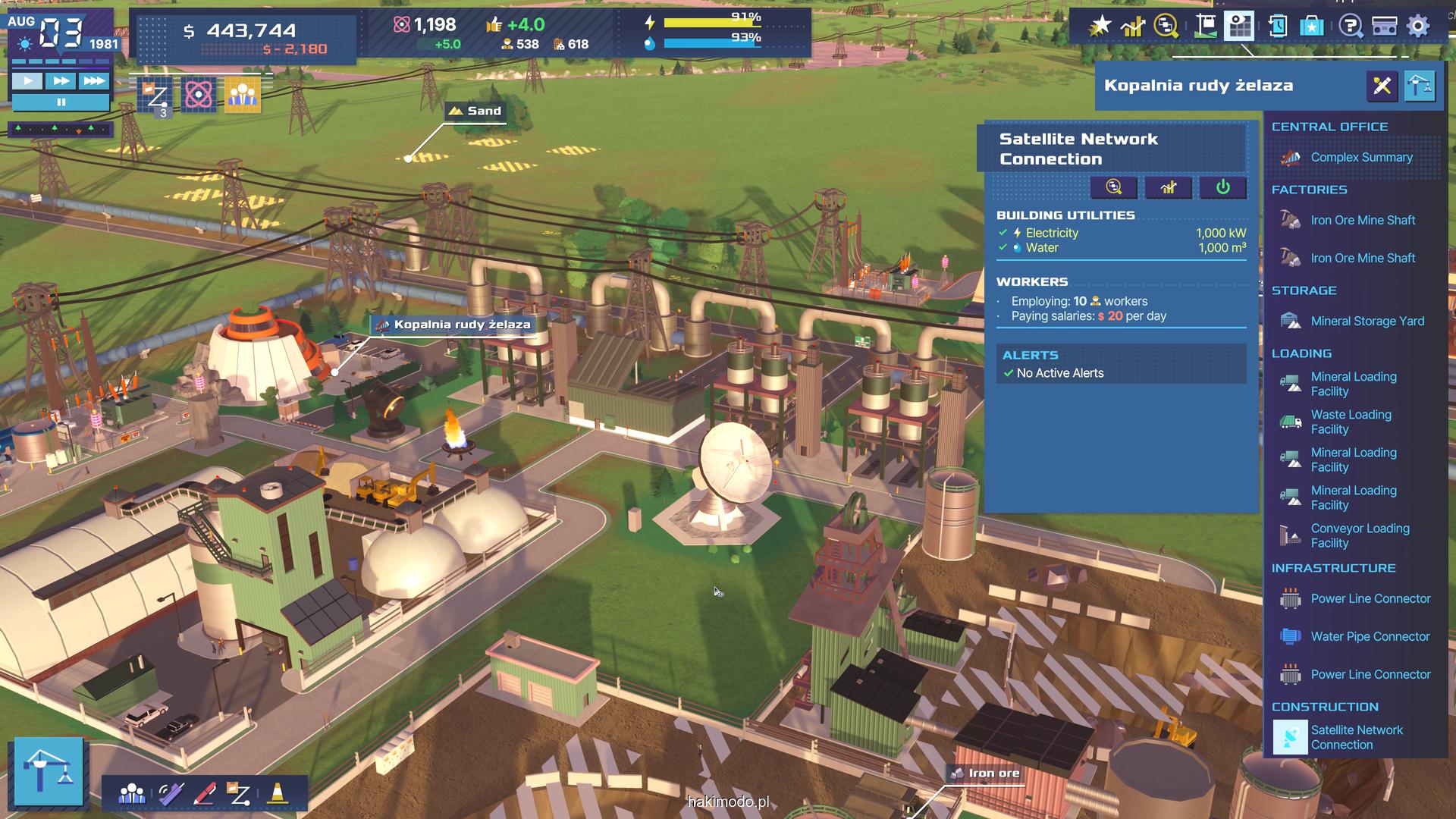Viewport: 1456px width, 819px height.
Task: Open the pink atom research icon
Action: (x=199, y=95)
